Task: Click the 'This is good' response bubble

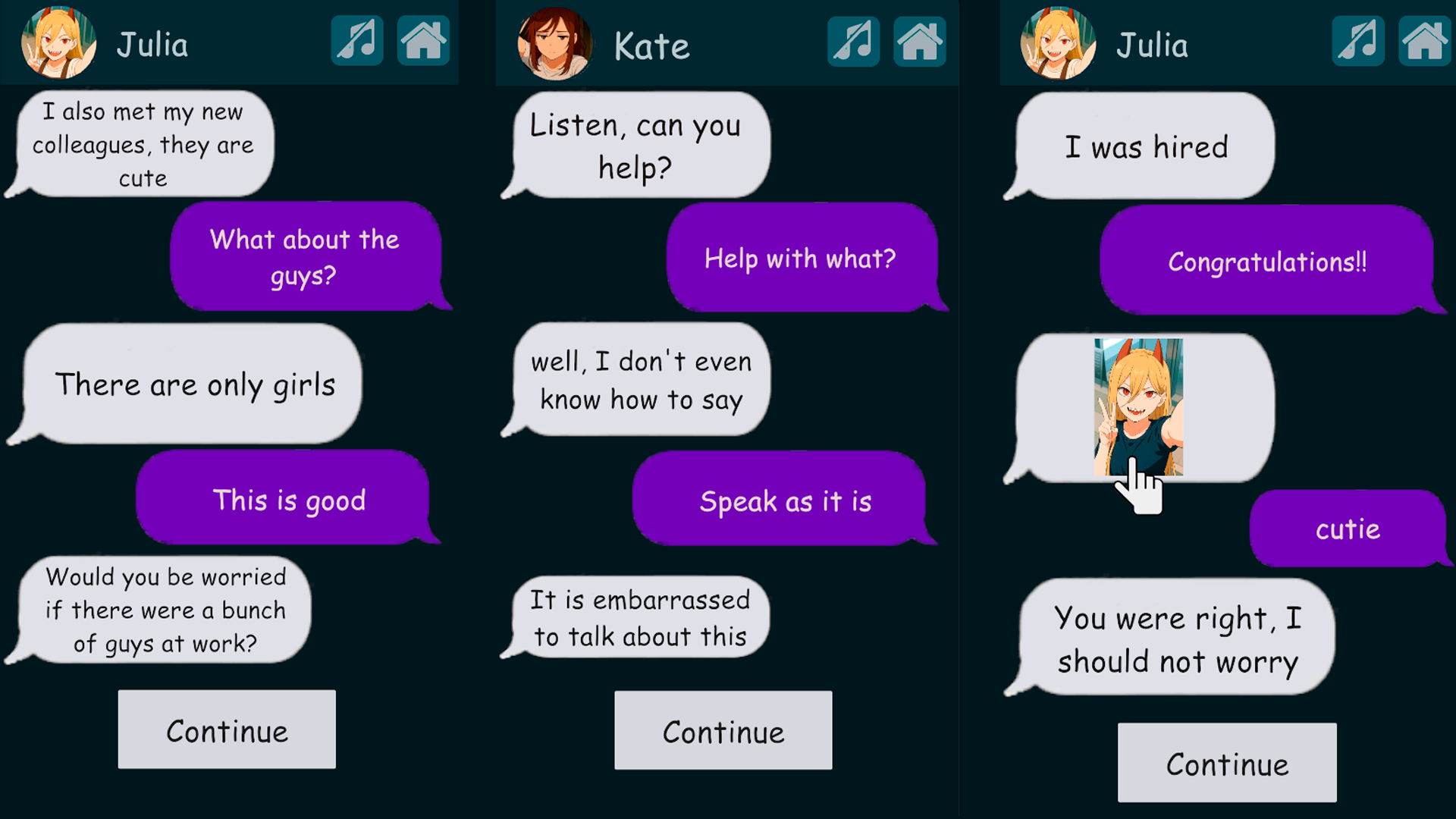Action: 288,499
